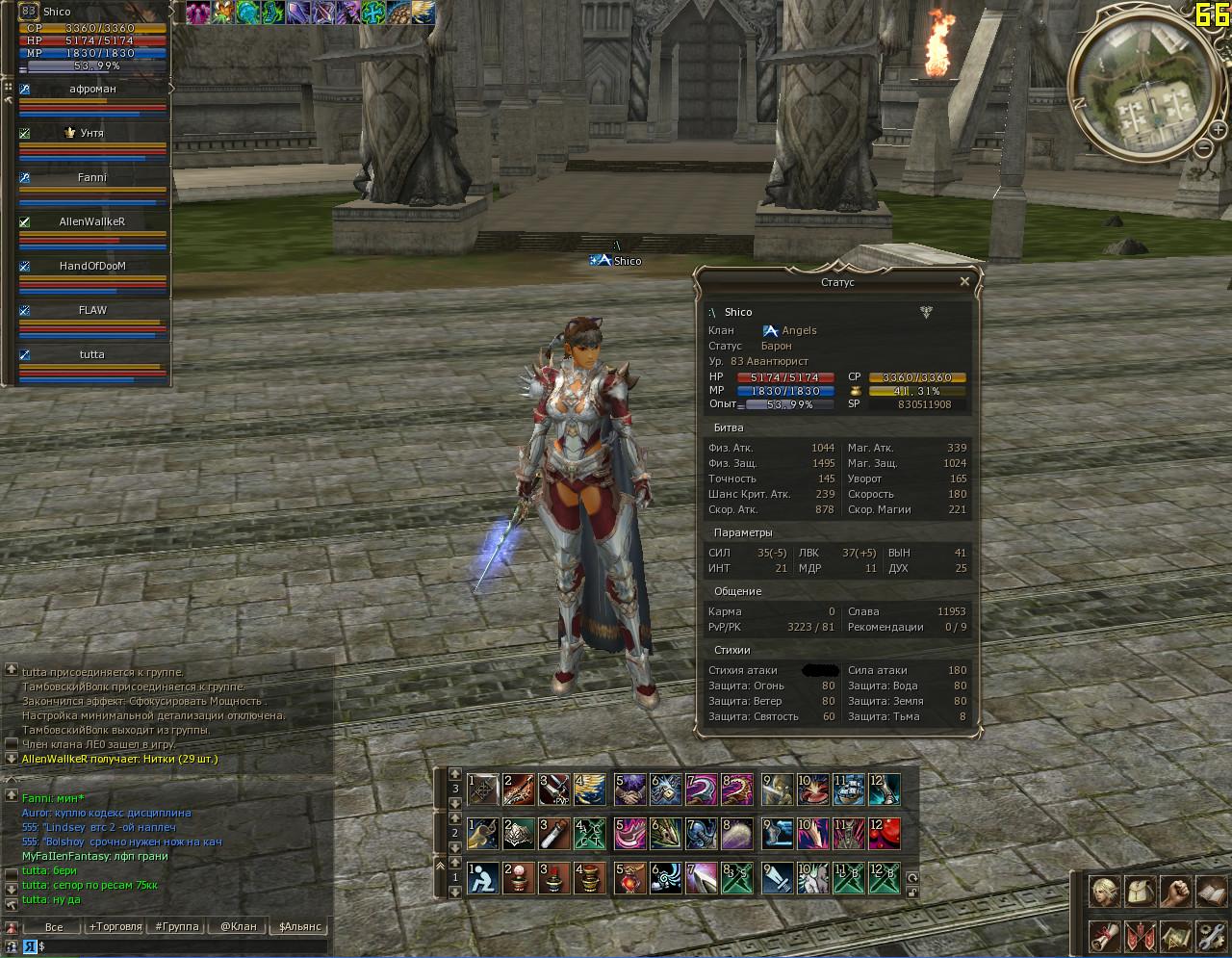
Task: Switch to the @Клан chat tab
Action: click(238, 926)
